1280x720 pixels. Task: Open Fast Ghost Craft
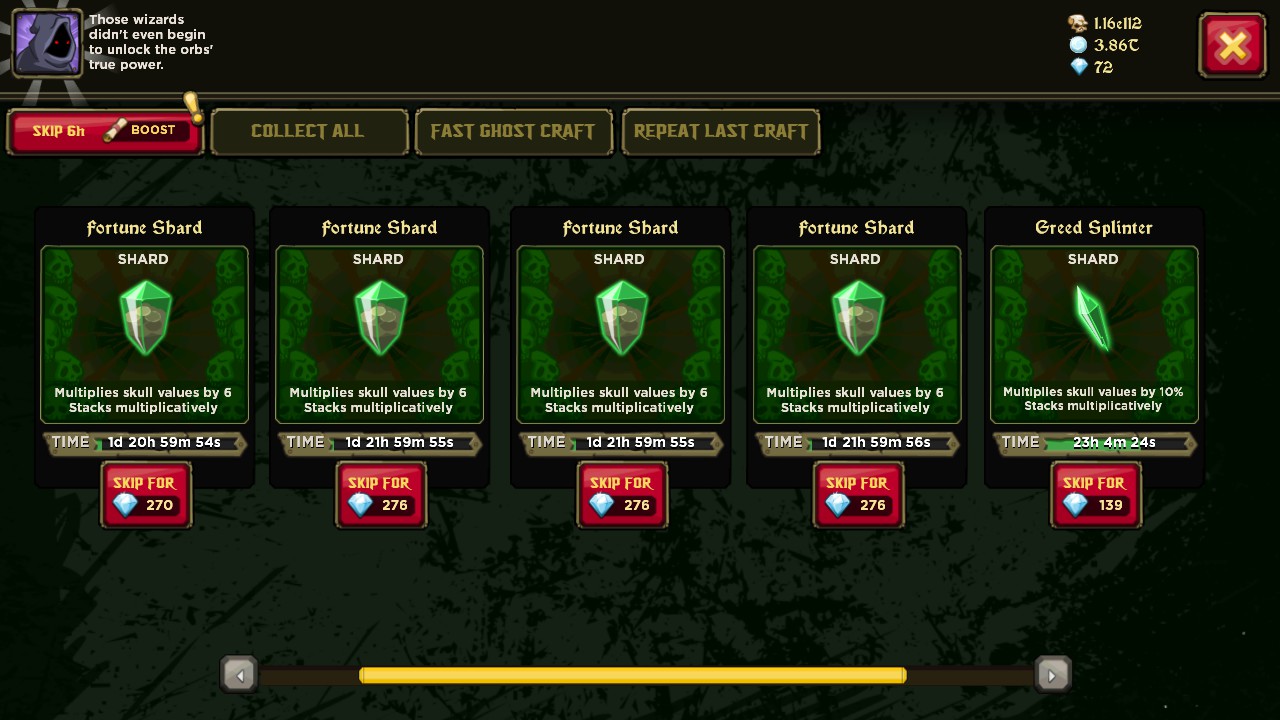coord(513,131)
